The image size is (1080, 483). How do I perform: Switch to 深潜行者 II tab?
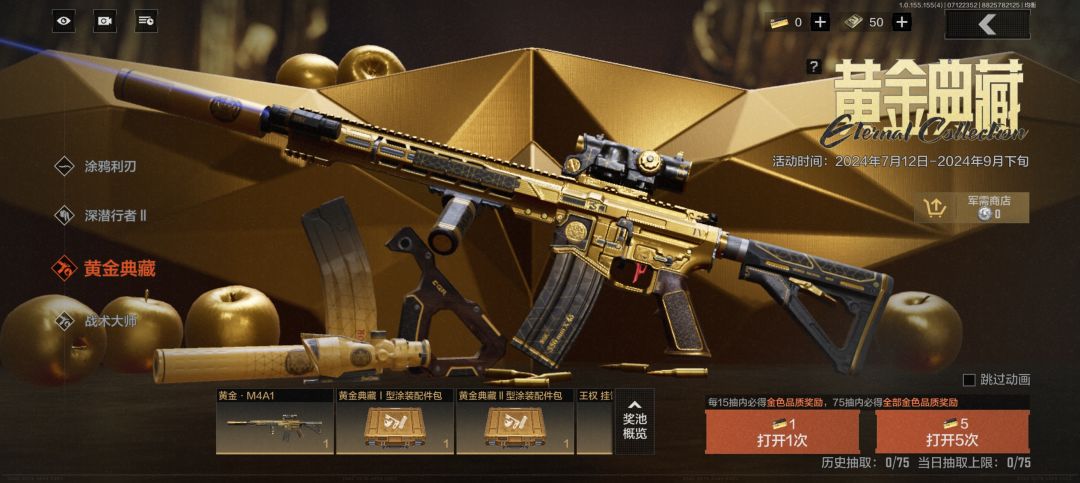click(x=112, y=215)
